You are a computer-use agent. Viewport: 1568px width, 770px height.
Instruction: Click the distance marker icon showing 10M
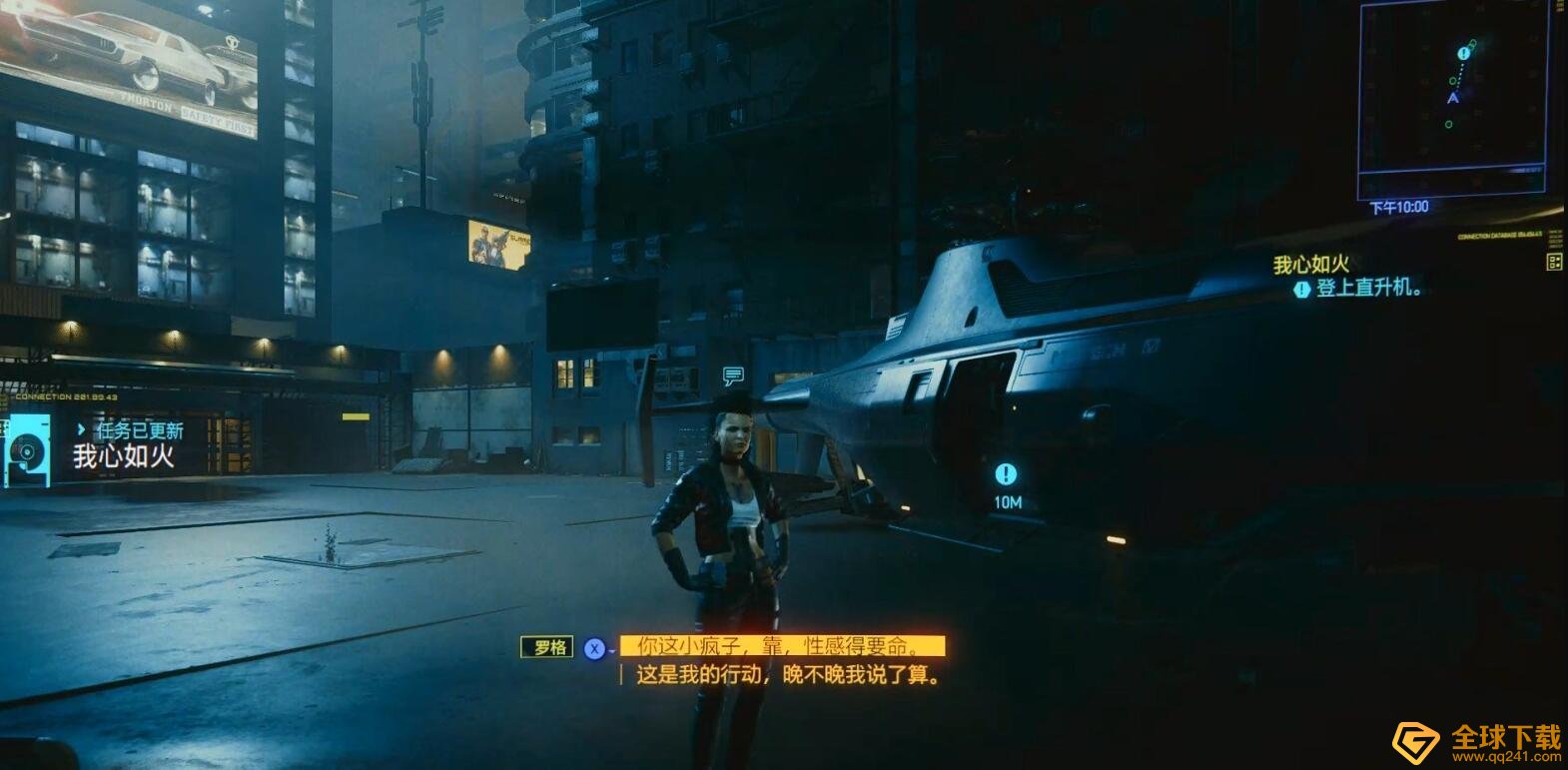click(x=1006, y=476)
